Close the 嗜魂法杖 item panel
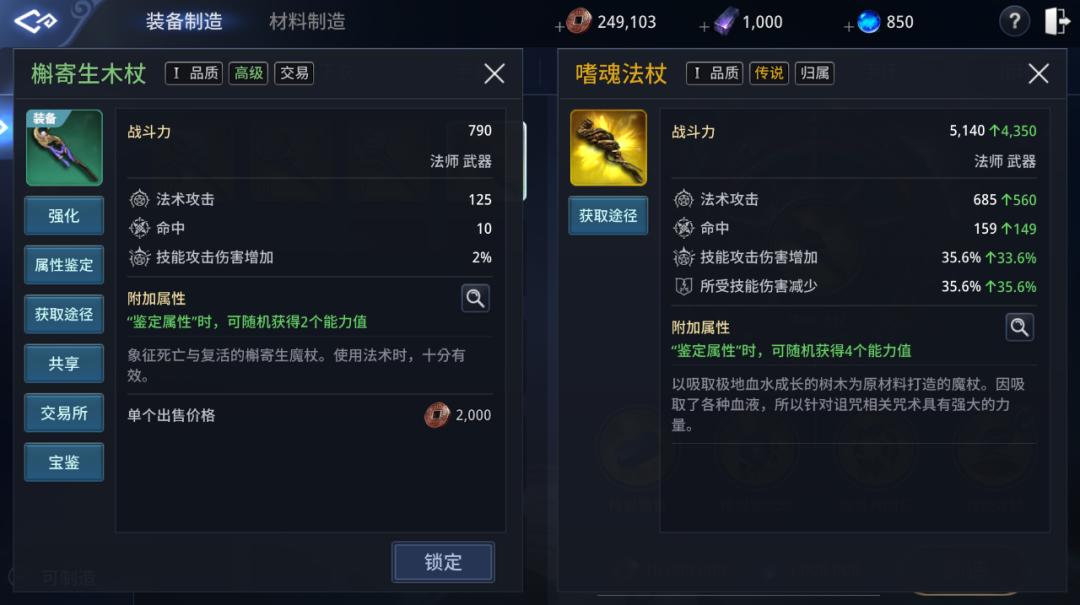This screenshot has width=1080, height=605. coord(1038,73)
